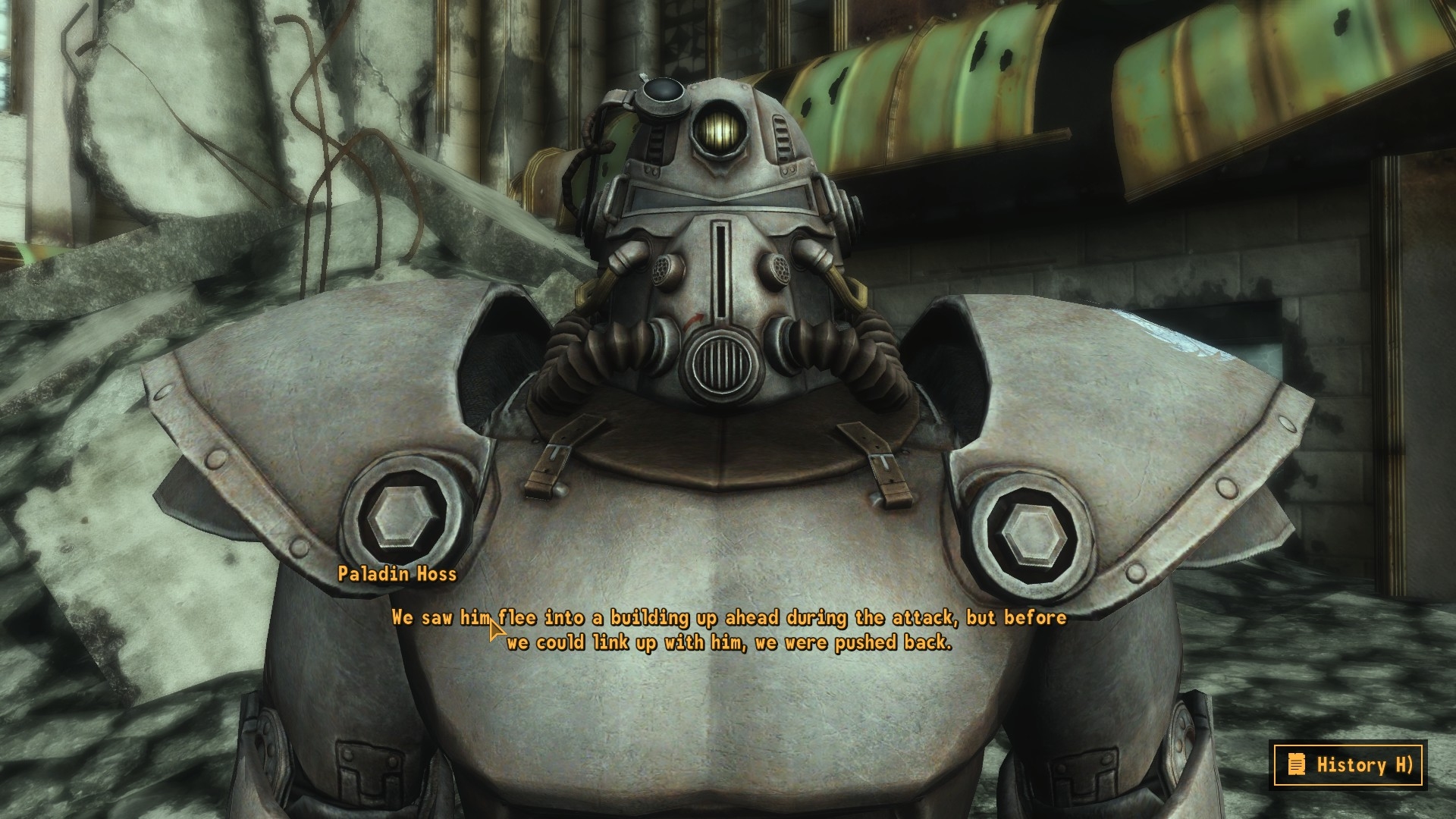Open the dialogue History log
The image size is (1456, 819).
point(1348,764)
